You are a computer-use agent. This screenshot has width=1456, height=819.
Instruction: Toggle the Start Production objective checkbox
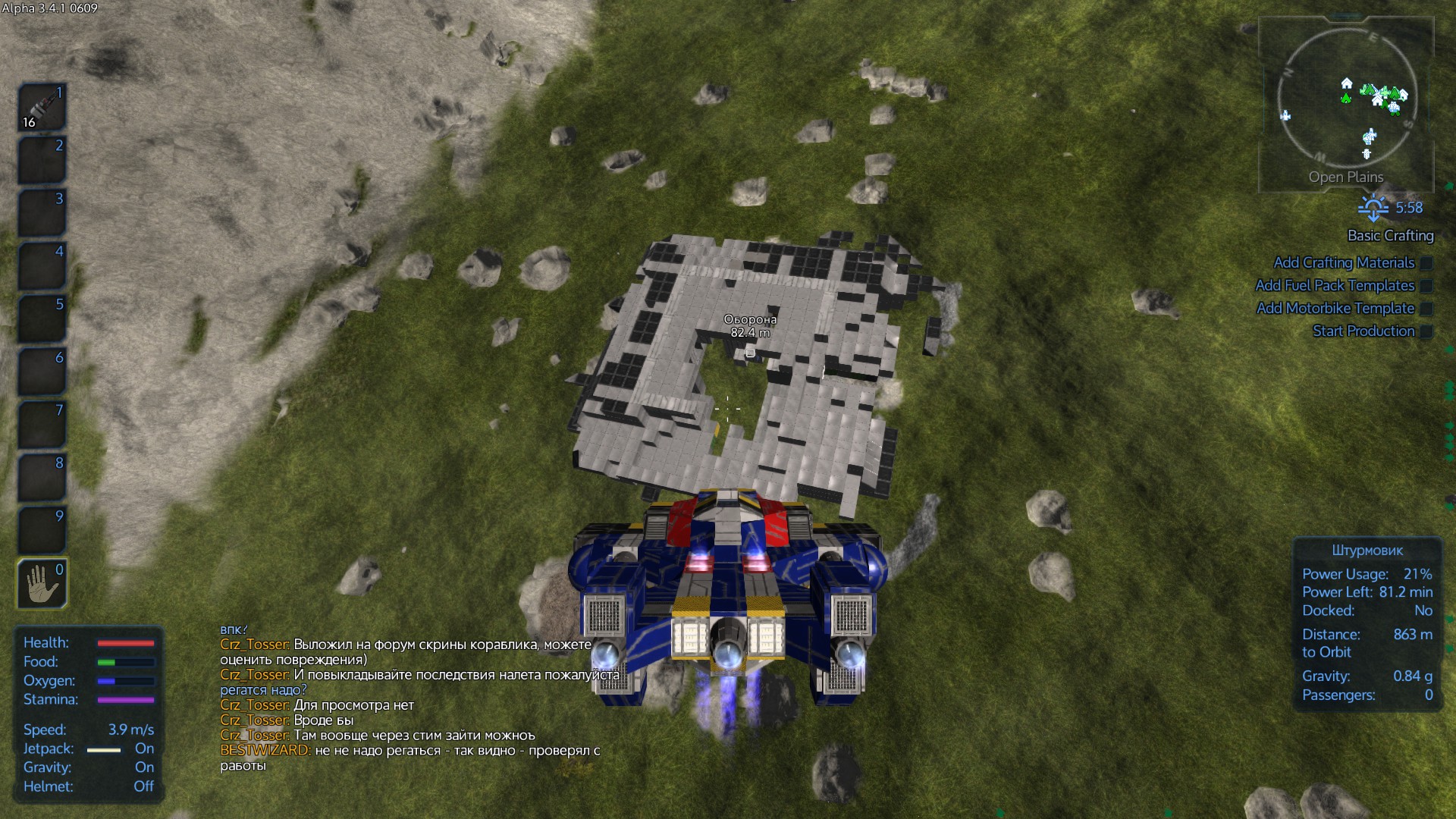click(1426, 331)
